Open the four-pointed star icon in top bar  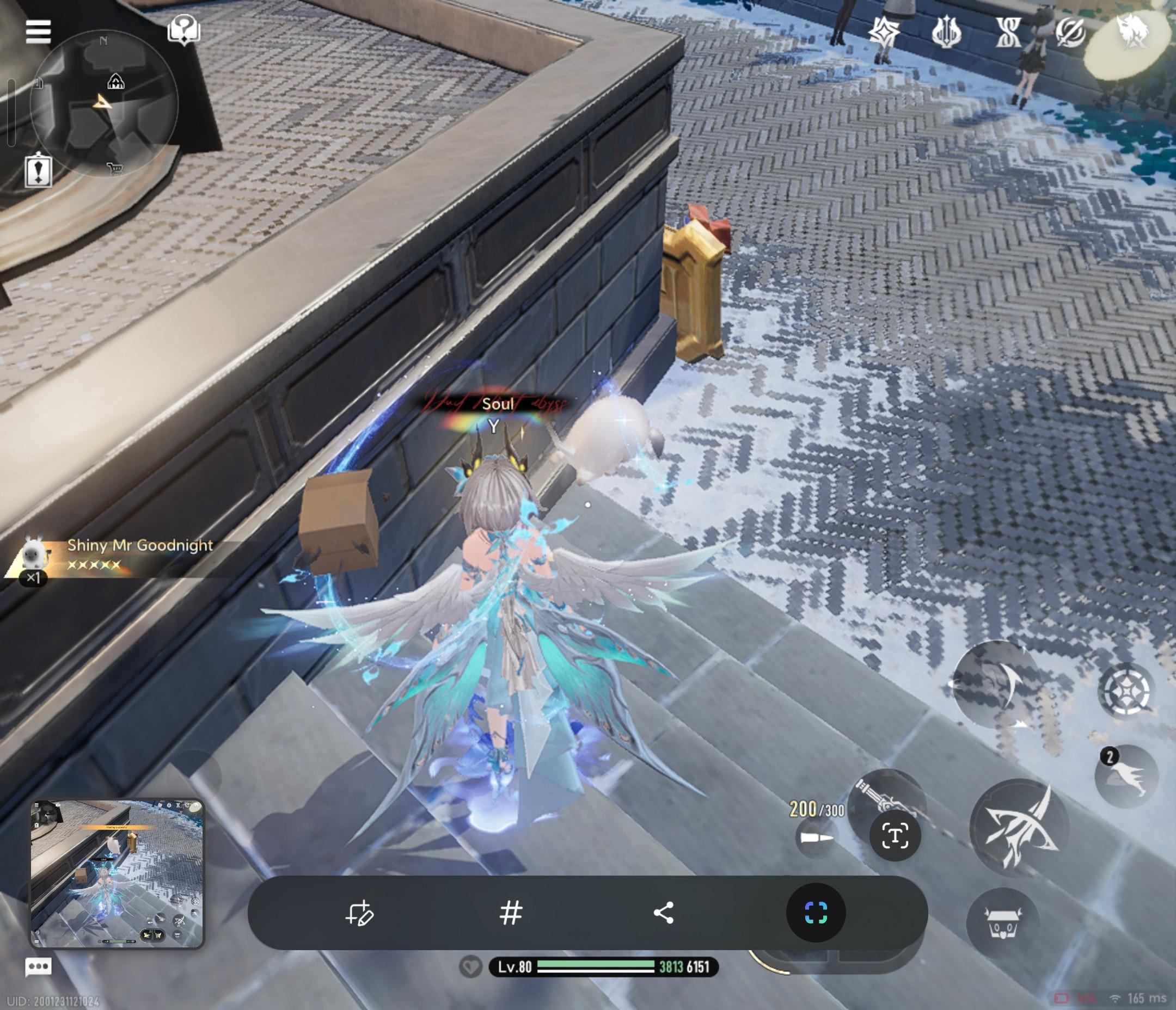(x=885, y=31)
